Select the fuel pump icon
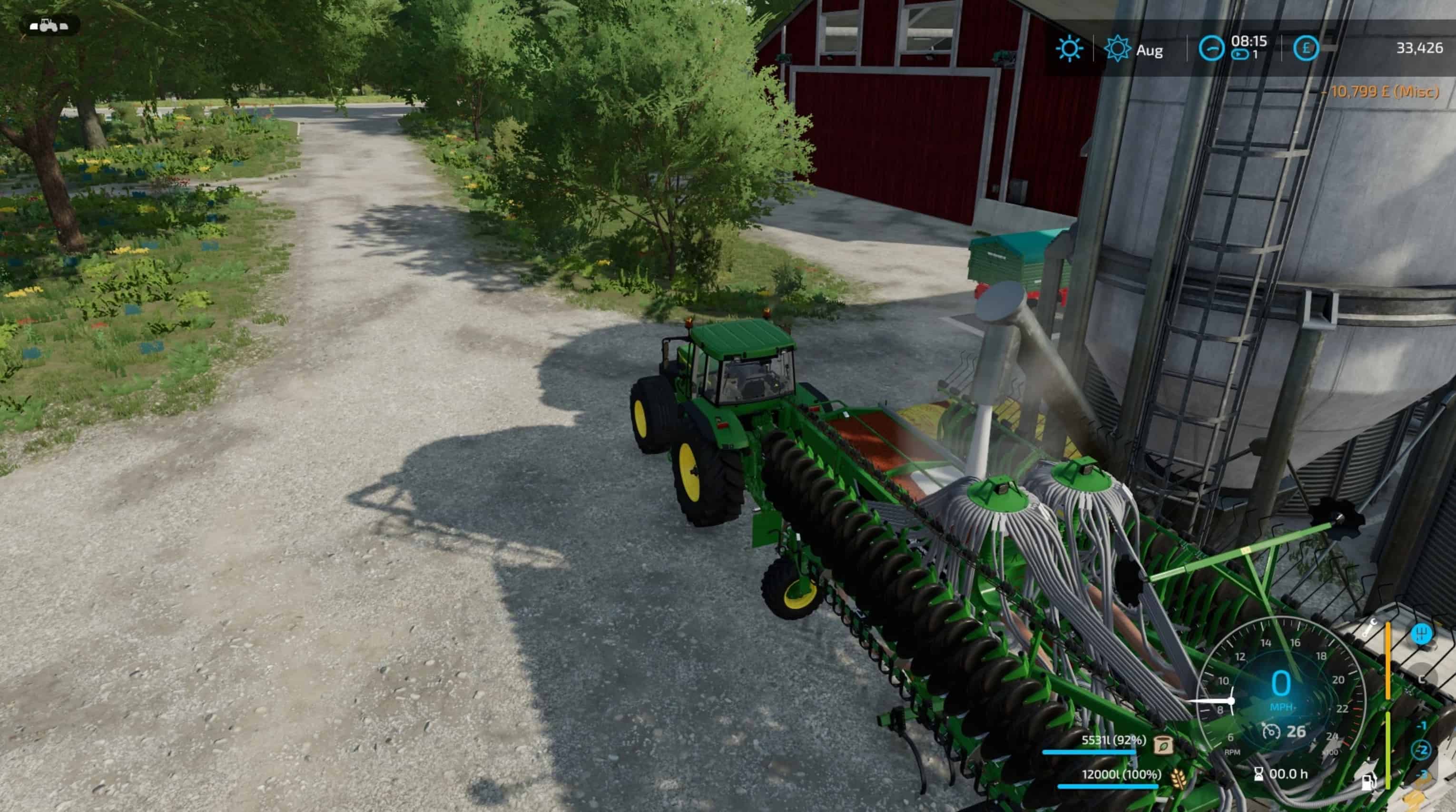The width and height of the screenshot is (1456, 812). pos(1368,782)
